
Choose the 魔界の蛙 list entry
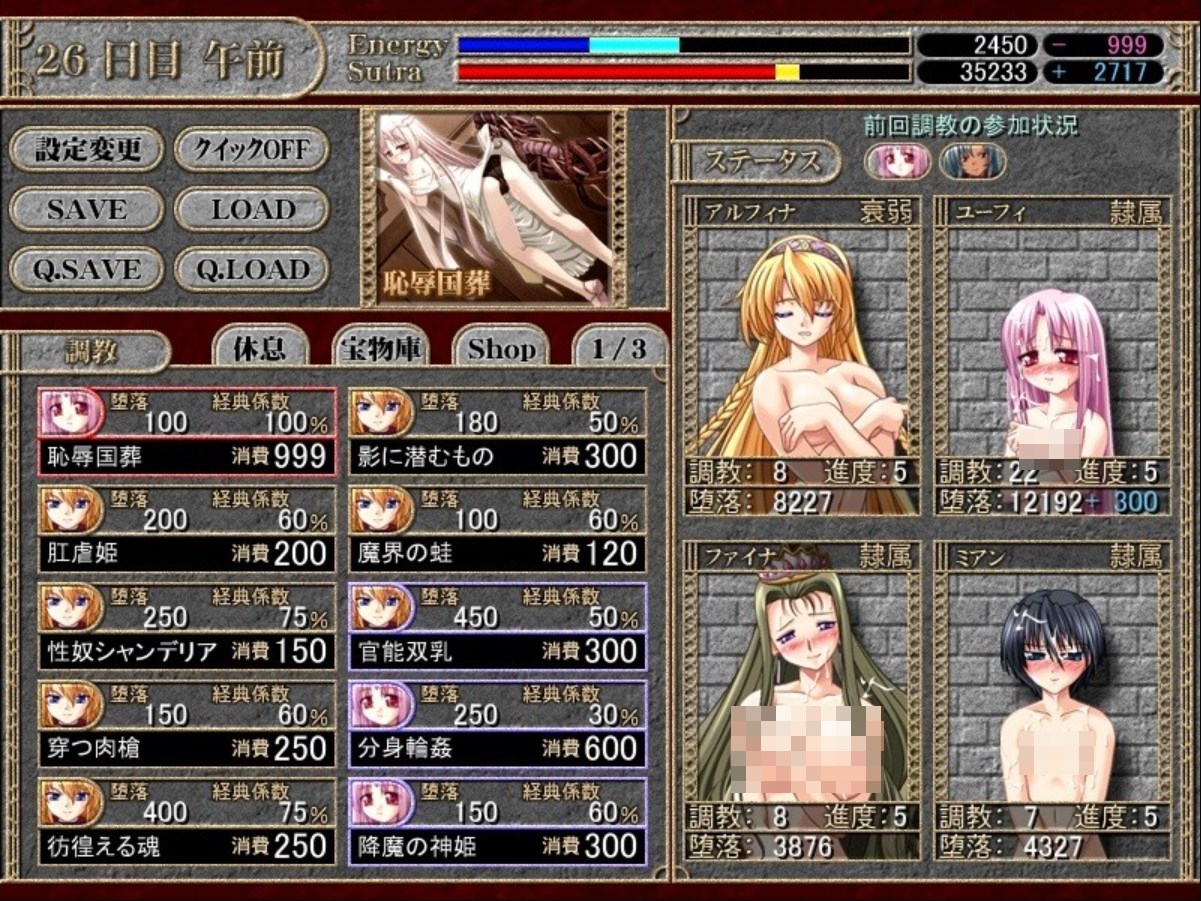pos(498,530)
